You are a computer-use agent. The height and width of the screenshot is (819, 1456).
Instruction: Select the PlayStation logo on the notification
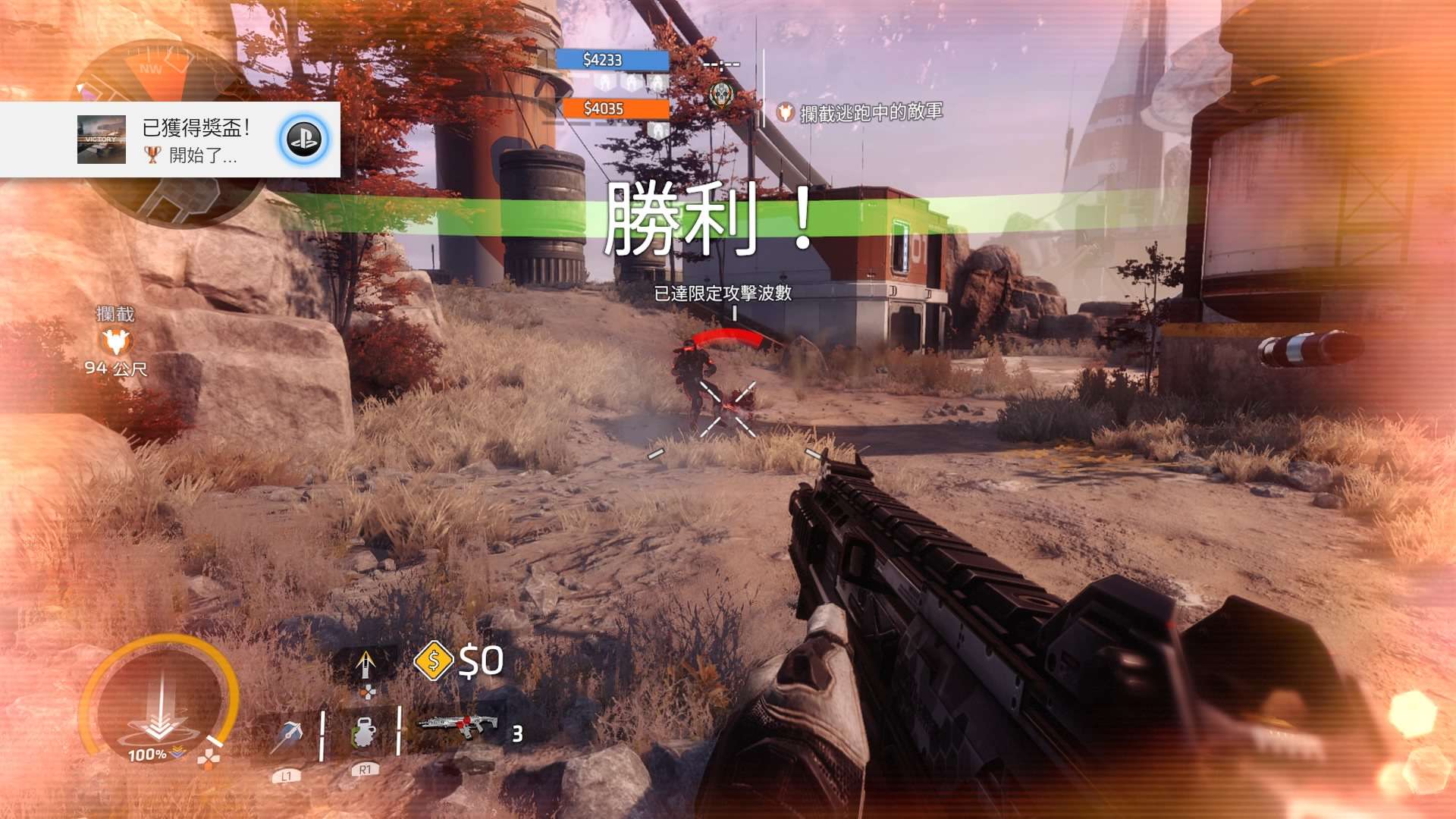point(304,140)
